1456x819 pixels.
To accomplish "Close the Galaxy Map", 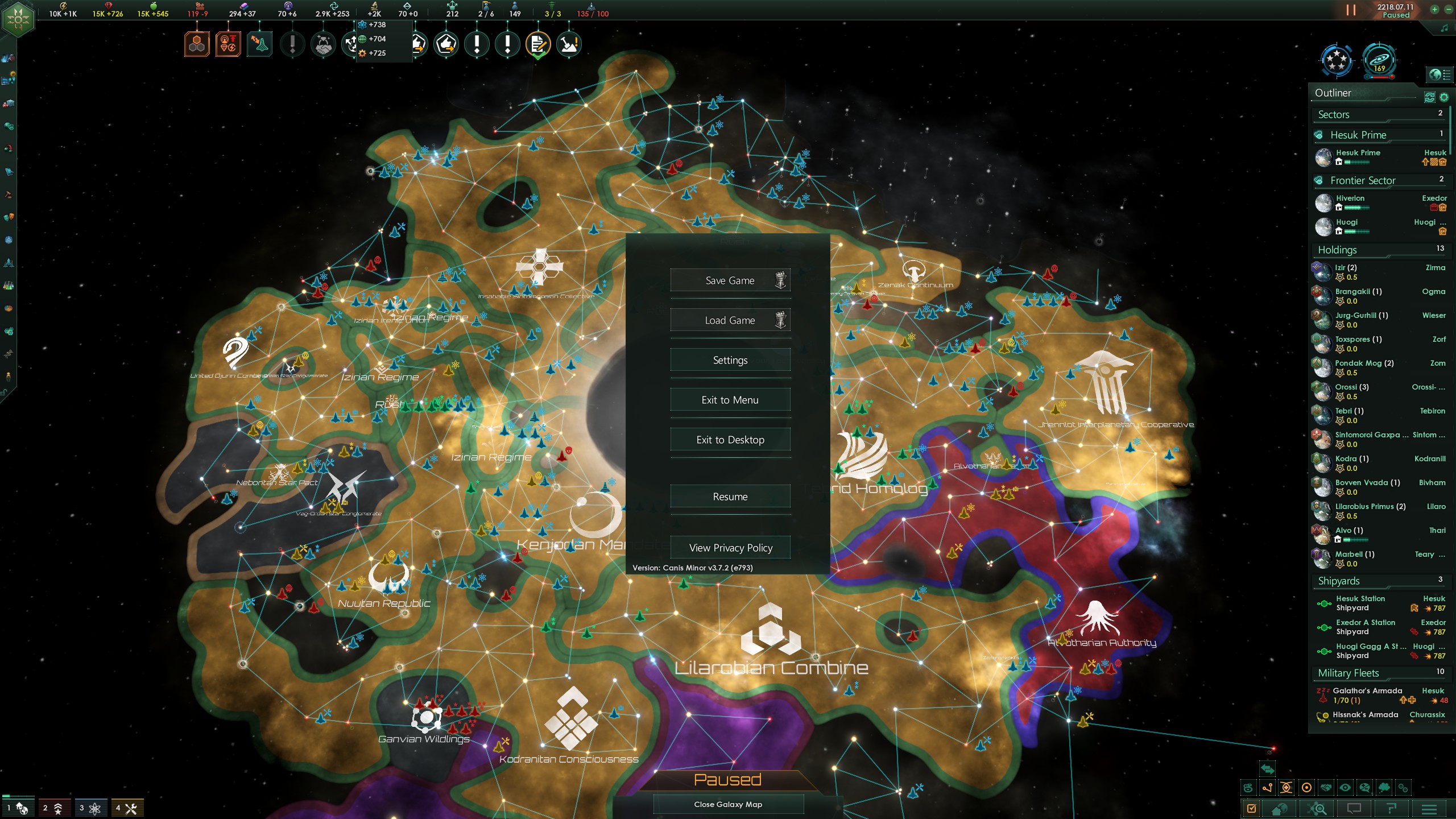I will pyautogui.click(x=727, y=804).
